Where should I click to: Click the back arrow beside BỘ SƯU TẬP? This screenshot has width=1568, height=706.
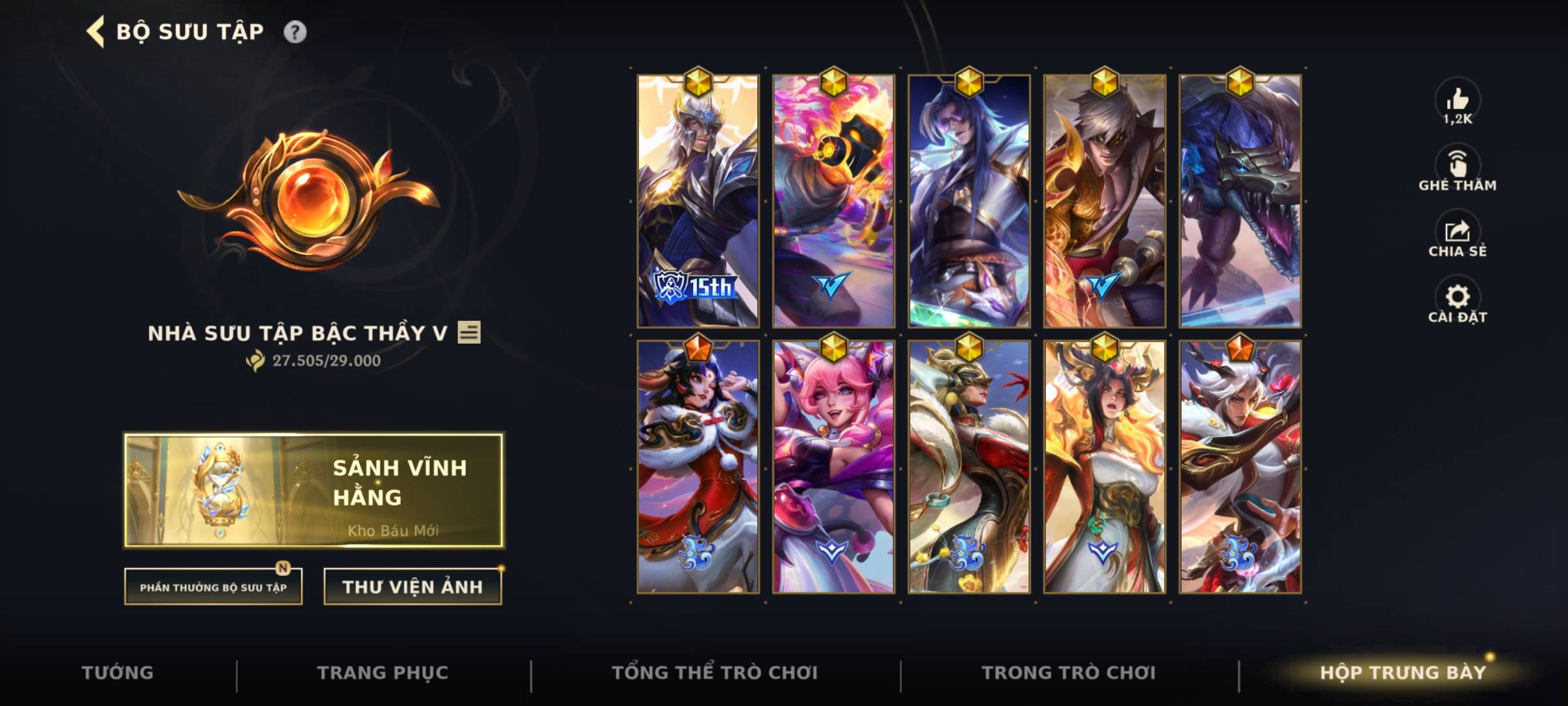[95, 29]
